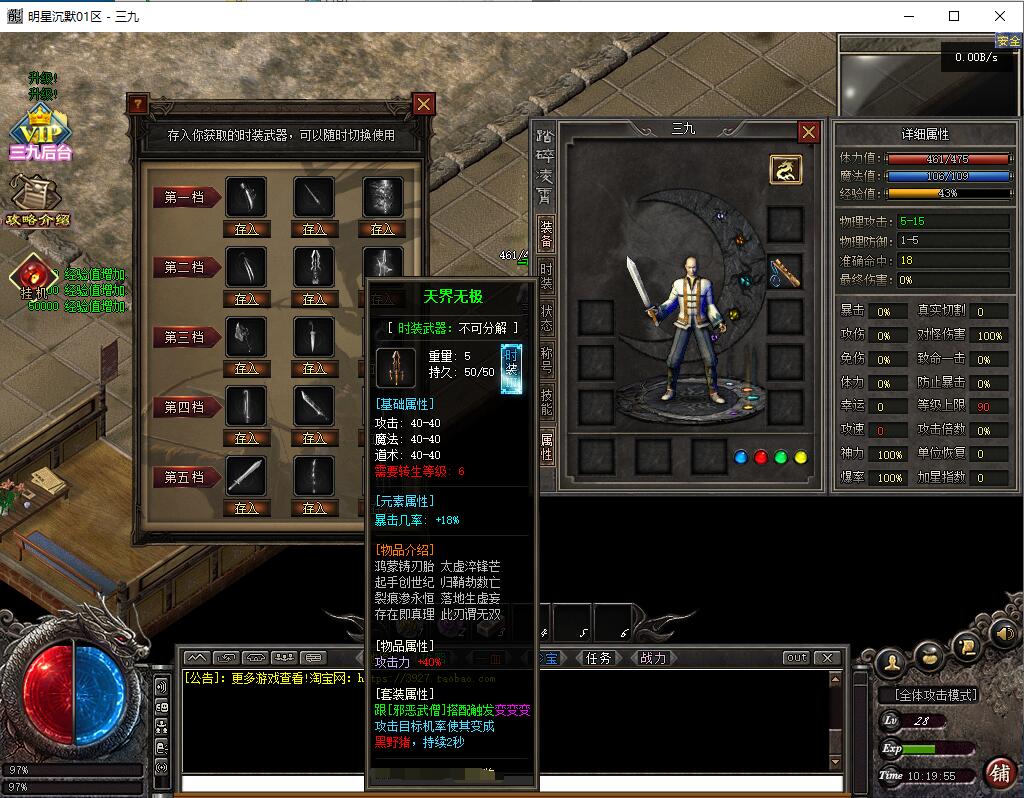This screenshot has width=1024, height=798.
Task: Click the question mark help button
Action: tap(138, 104)
